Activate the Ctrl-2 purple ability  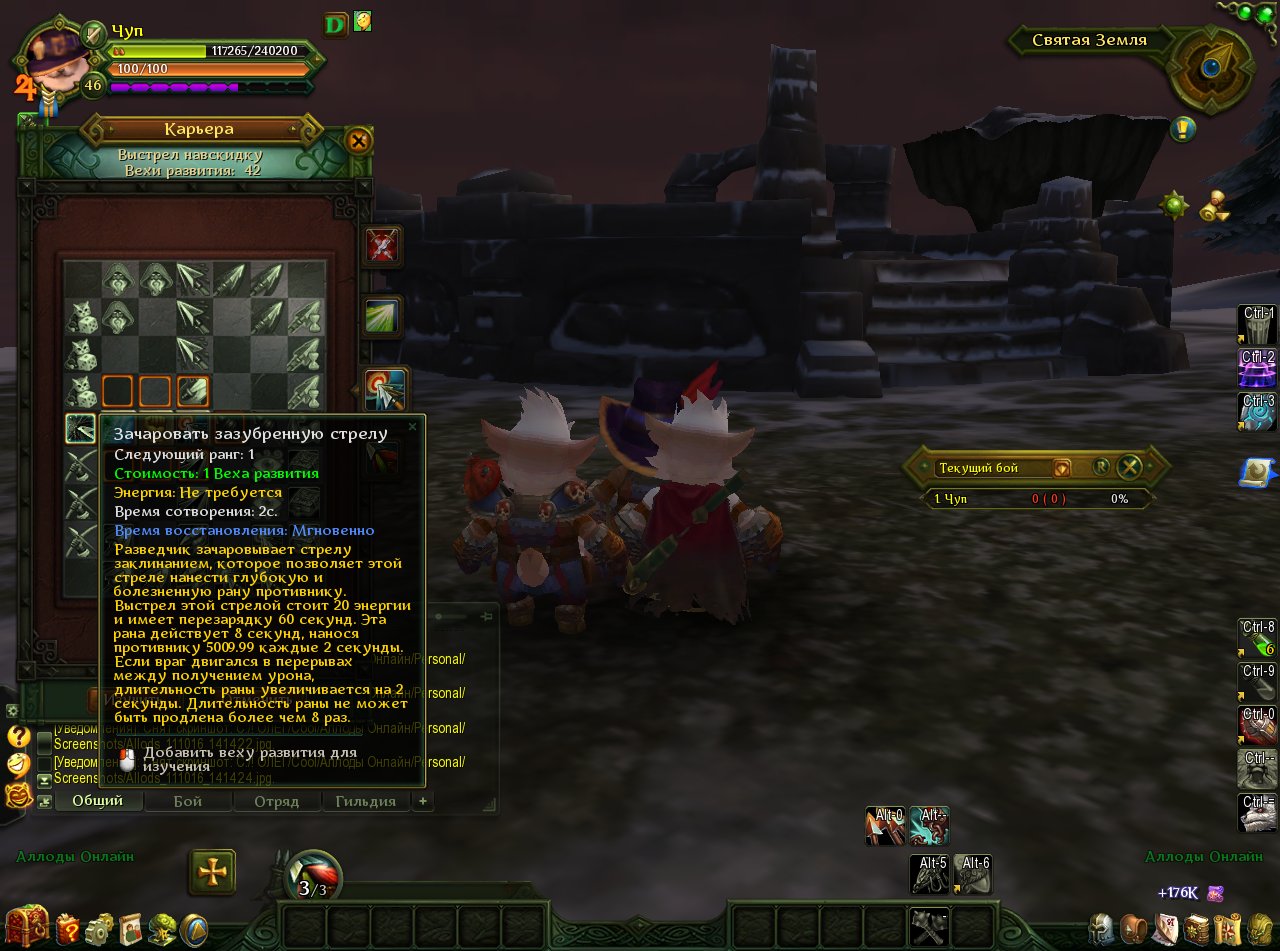1257,368
